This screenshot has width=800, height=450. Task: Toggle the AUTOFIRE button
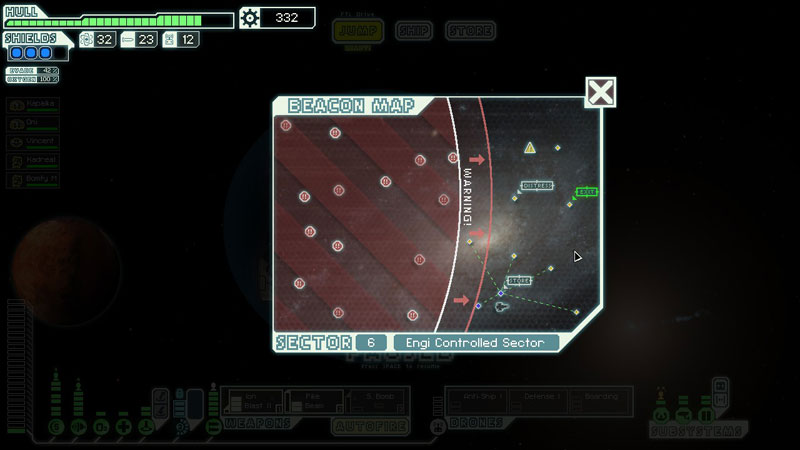click(x=367, y=426)
